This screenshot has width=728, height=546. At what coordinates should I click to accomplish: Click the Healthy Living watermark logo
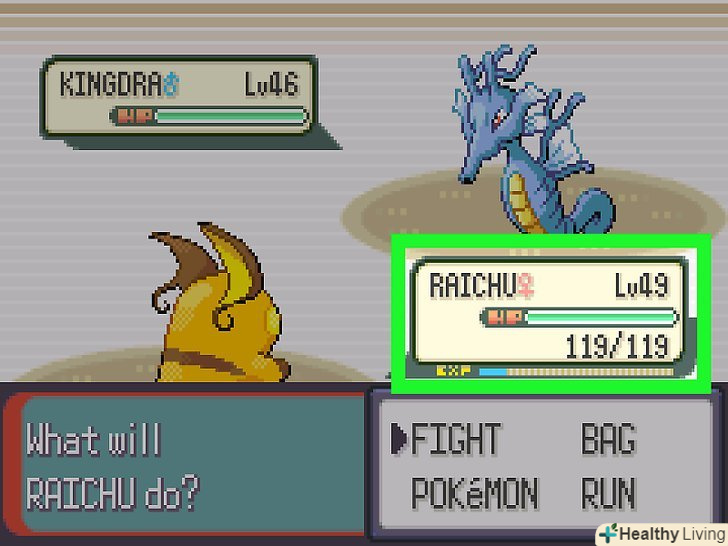click(x=662, y=533)
